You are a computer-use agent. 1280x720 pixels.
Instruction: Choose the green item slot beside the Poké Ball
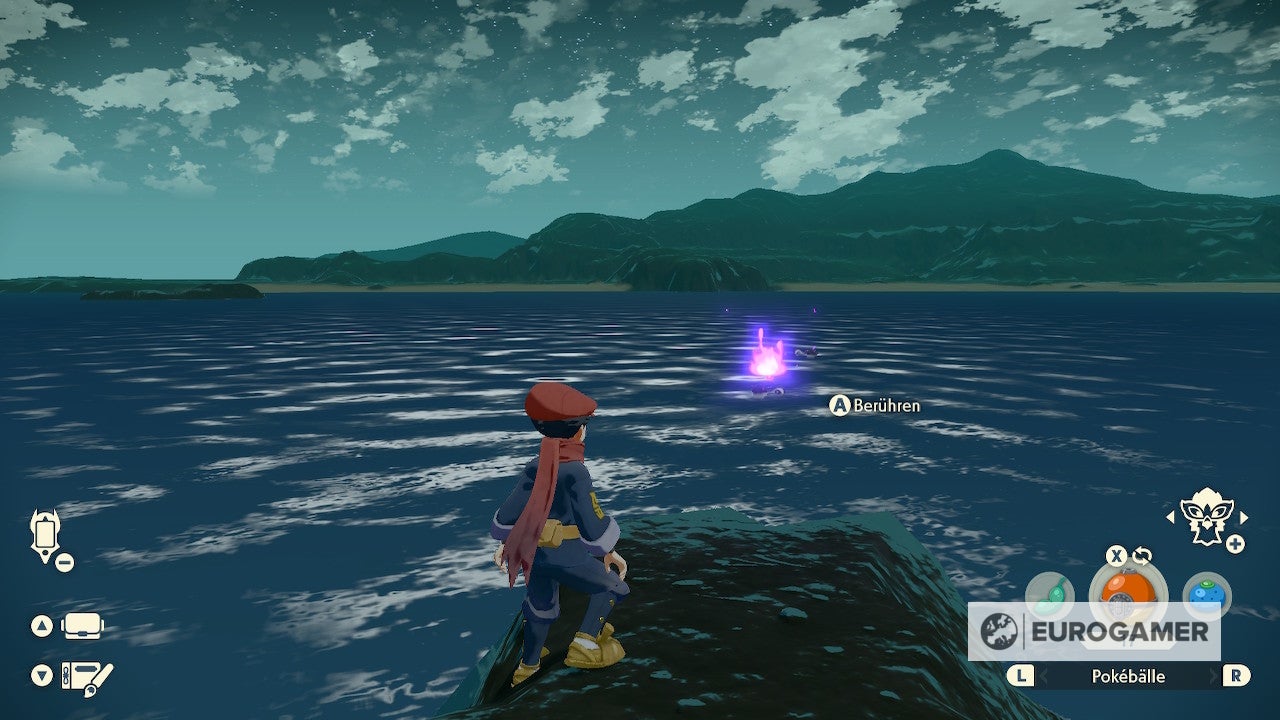click(x=1050, y=594)
